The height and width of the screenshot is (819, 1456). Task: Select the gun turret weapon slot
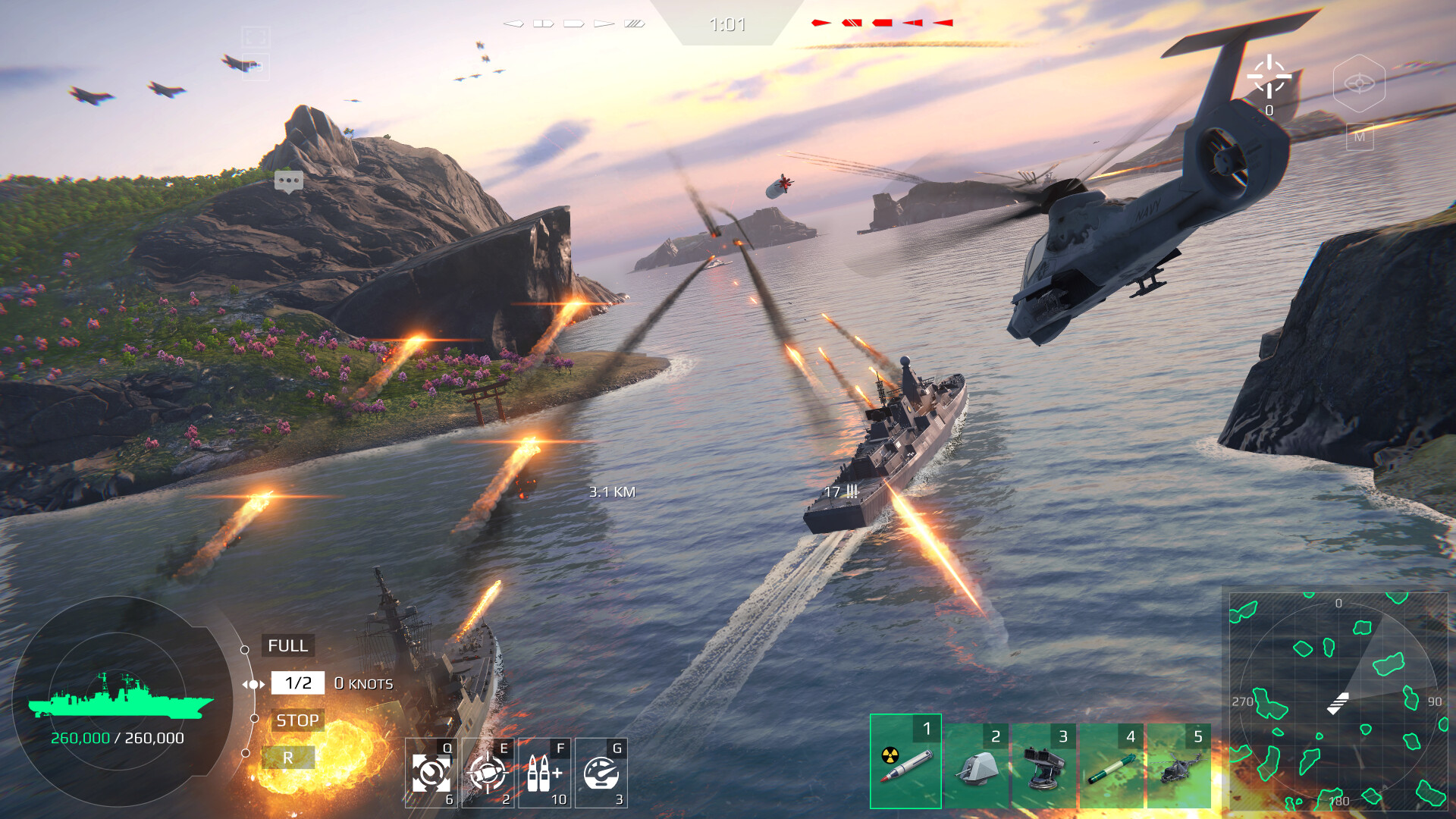point(977,766)
